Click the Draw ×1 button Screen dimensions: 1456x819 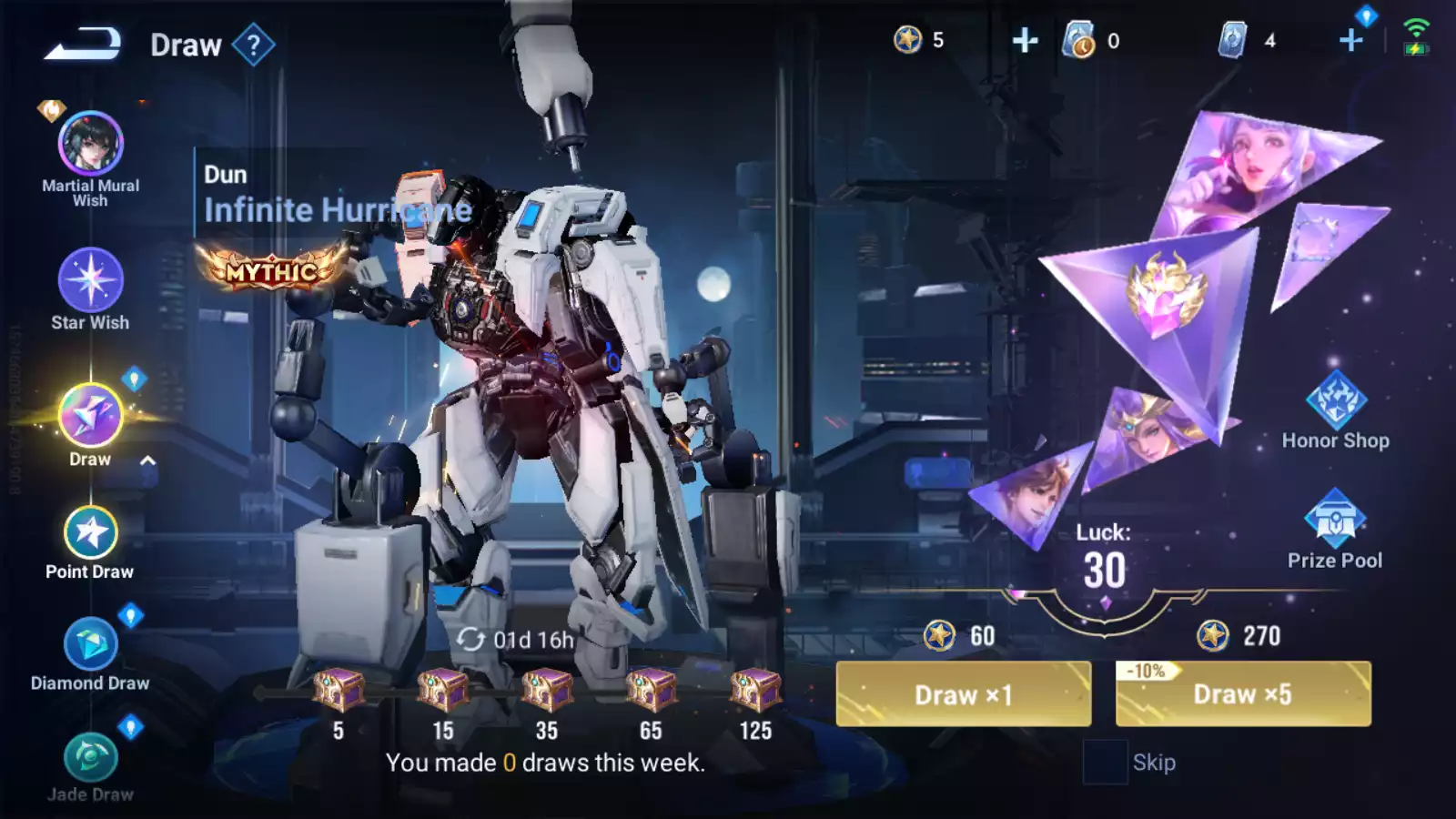[963, 694]
